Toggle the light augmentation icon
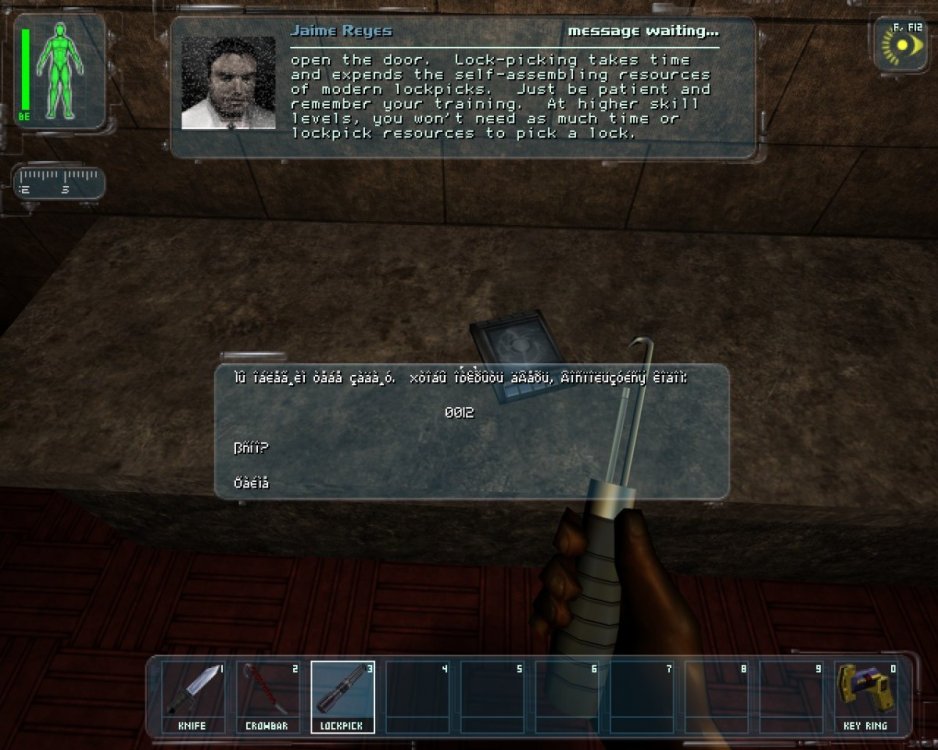 click(x=901, y=46)
